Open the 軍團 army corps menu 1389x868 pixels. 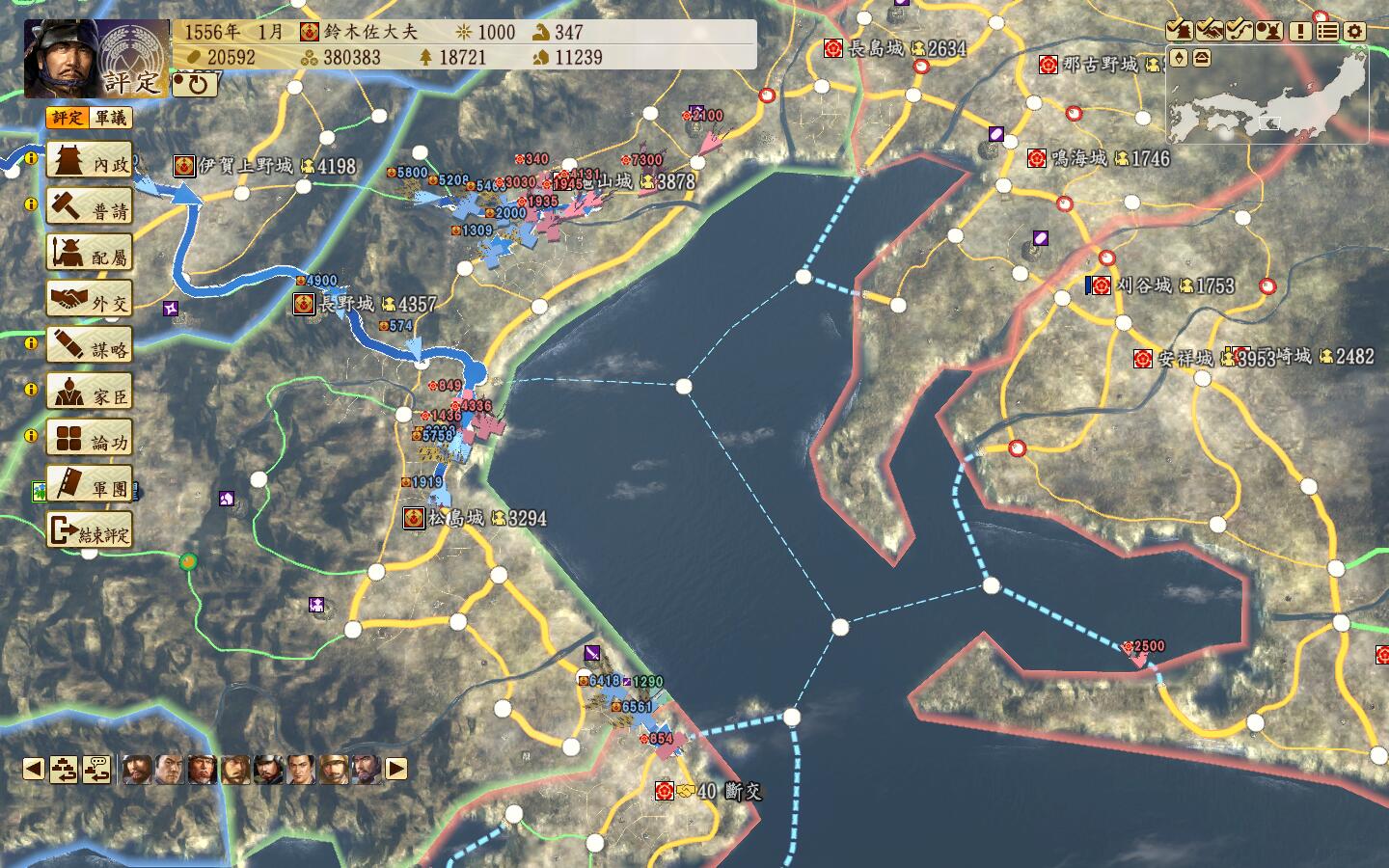coord(90,485)
